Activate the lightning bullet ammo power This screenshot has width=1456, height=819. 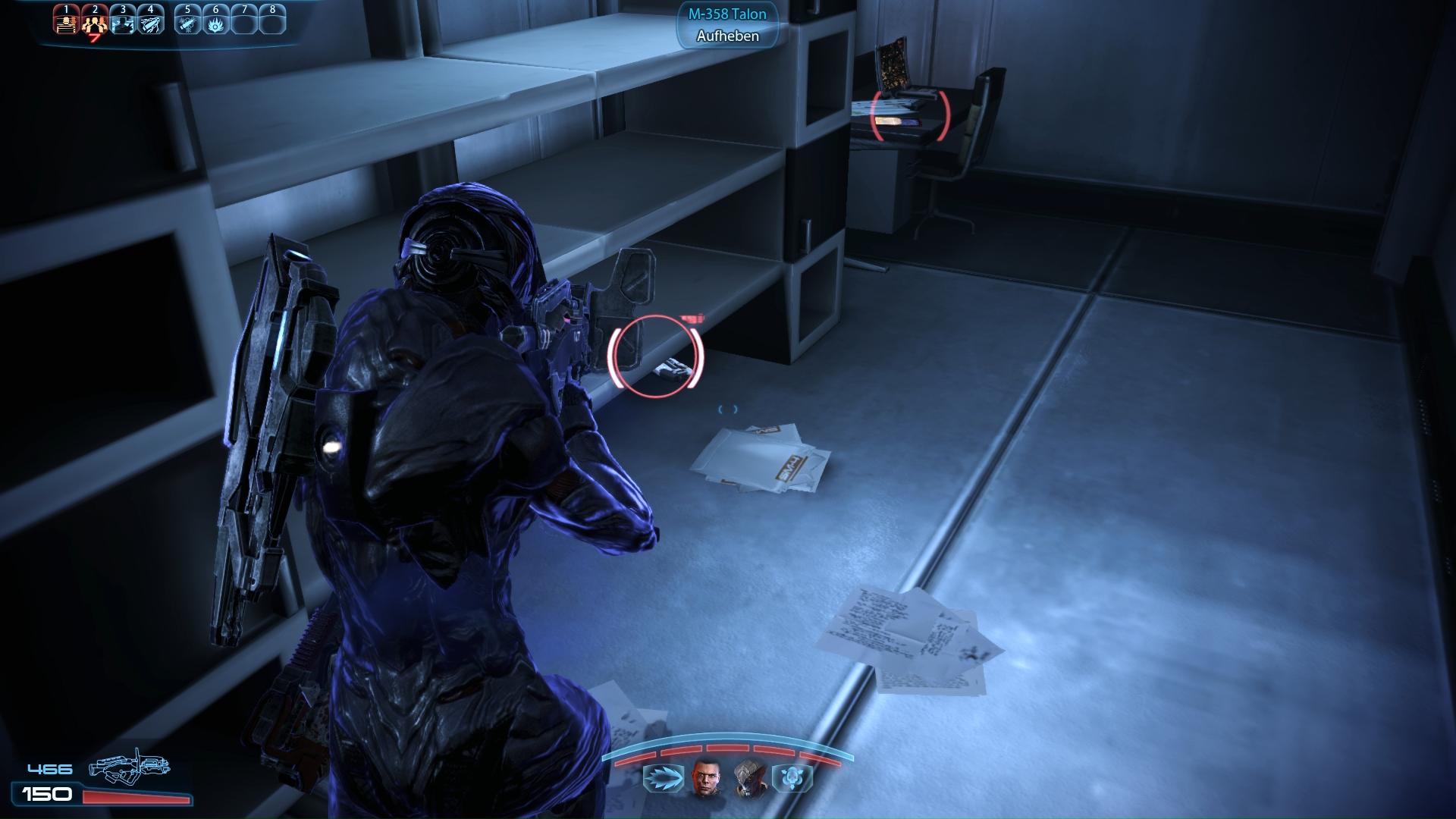(151, 21)
